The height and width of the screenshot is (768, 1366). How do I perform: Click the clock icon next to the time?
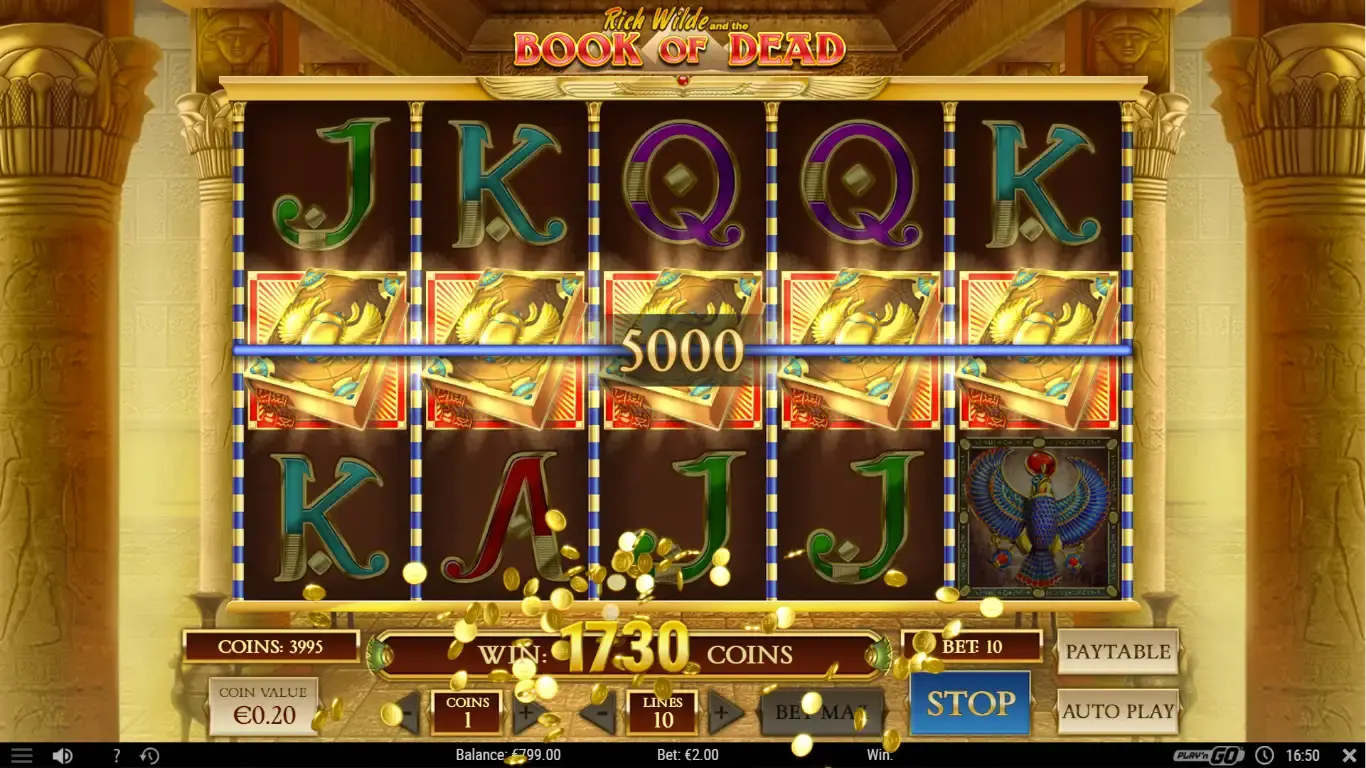point(1265,755)
